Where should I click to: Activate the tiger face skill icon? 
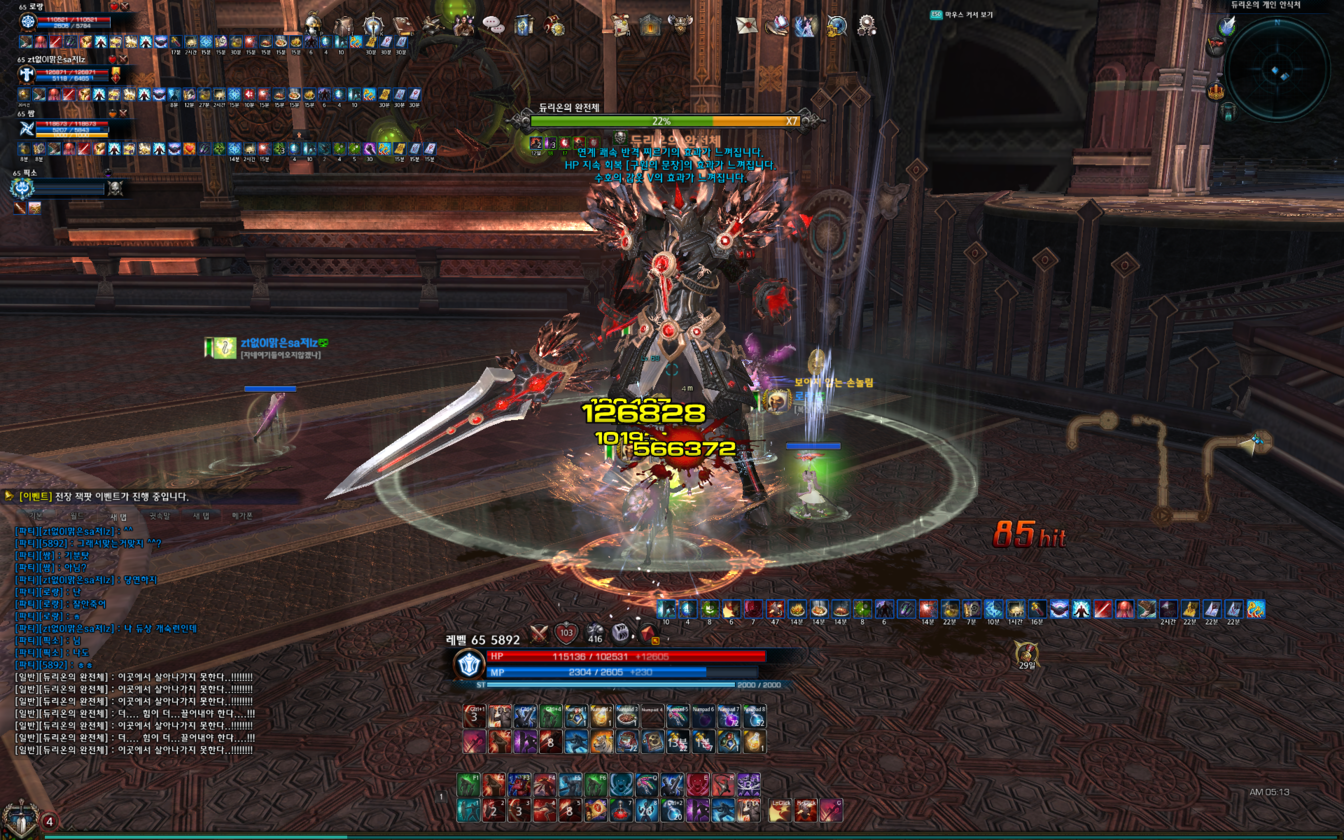pyautogui.click(x=601, y=742)
